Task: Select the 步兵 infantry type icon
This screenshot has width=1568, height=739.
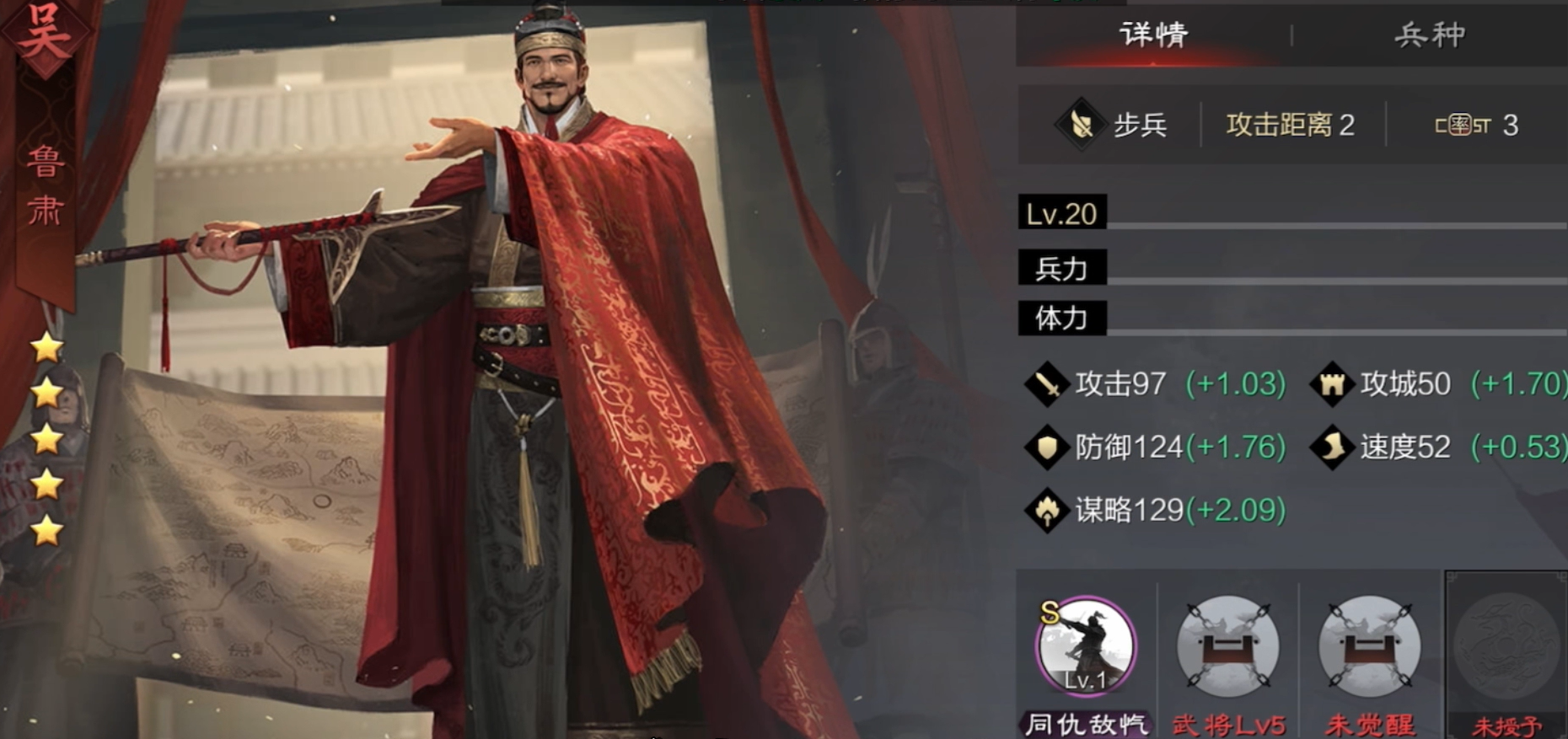Action: [x=1082, y=125]
